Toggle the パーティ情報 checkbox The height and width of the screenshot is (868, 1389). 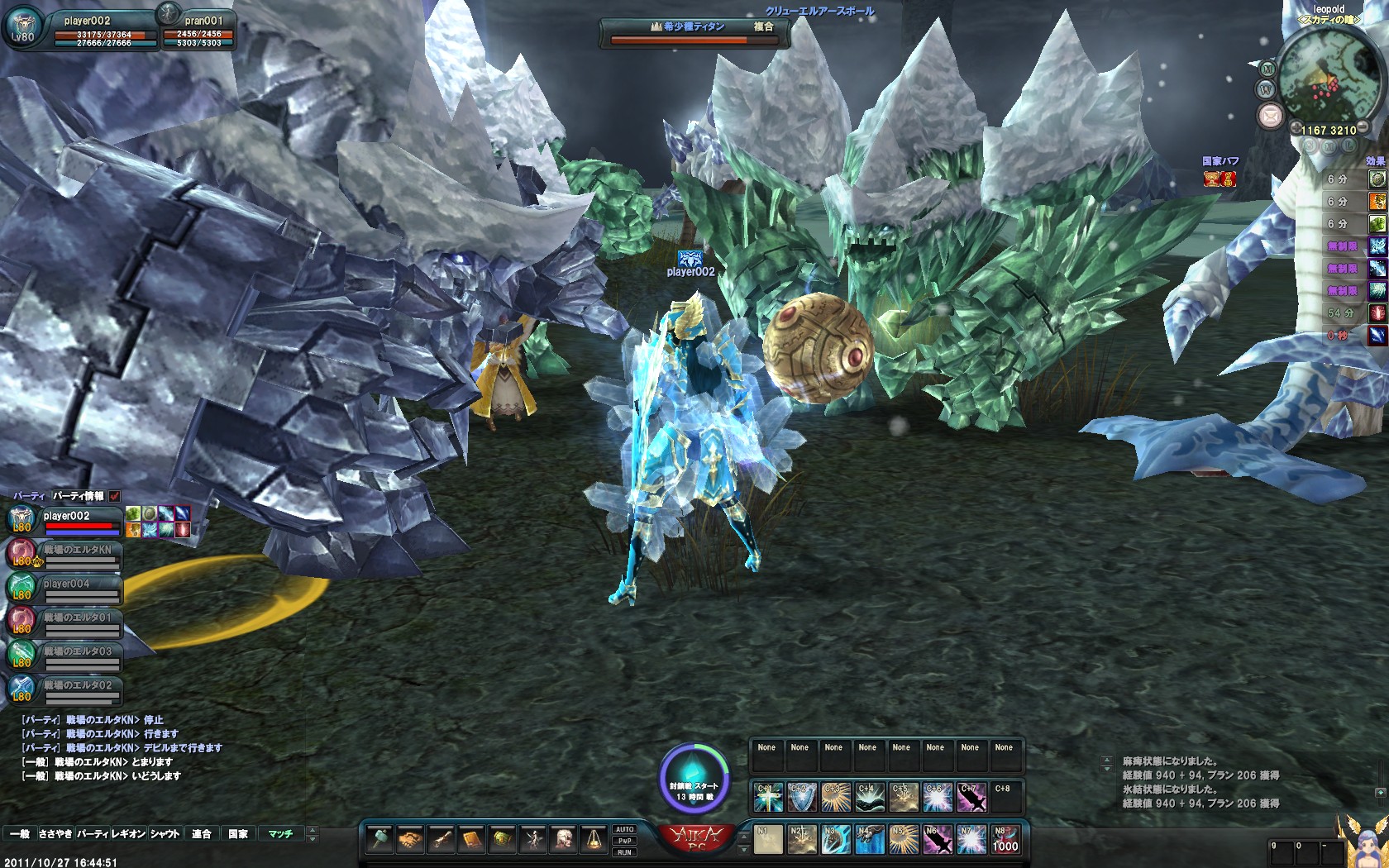pos(115,496)
